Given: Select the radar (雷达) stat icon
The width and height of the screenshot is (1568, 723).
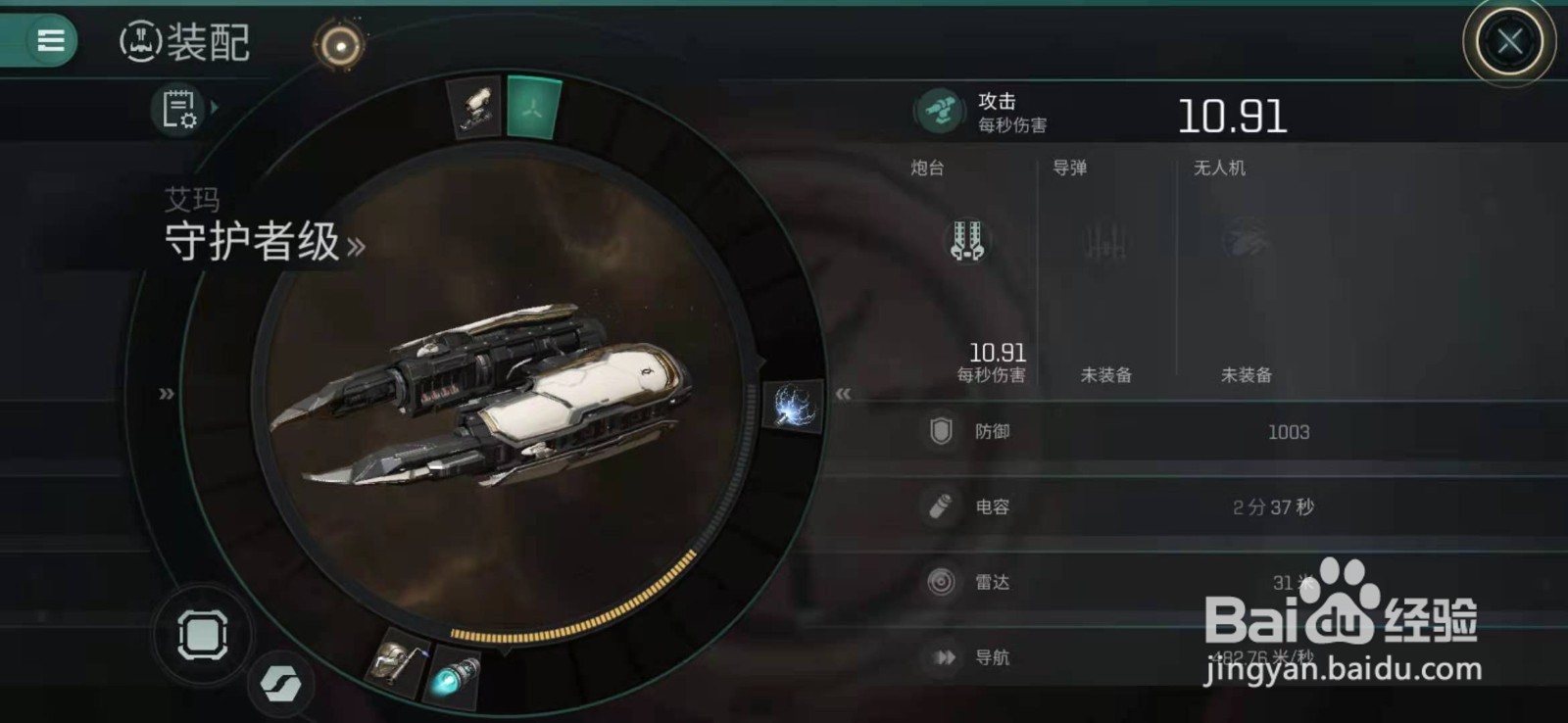Looking at the screenshot, I should click(943, 582).
